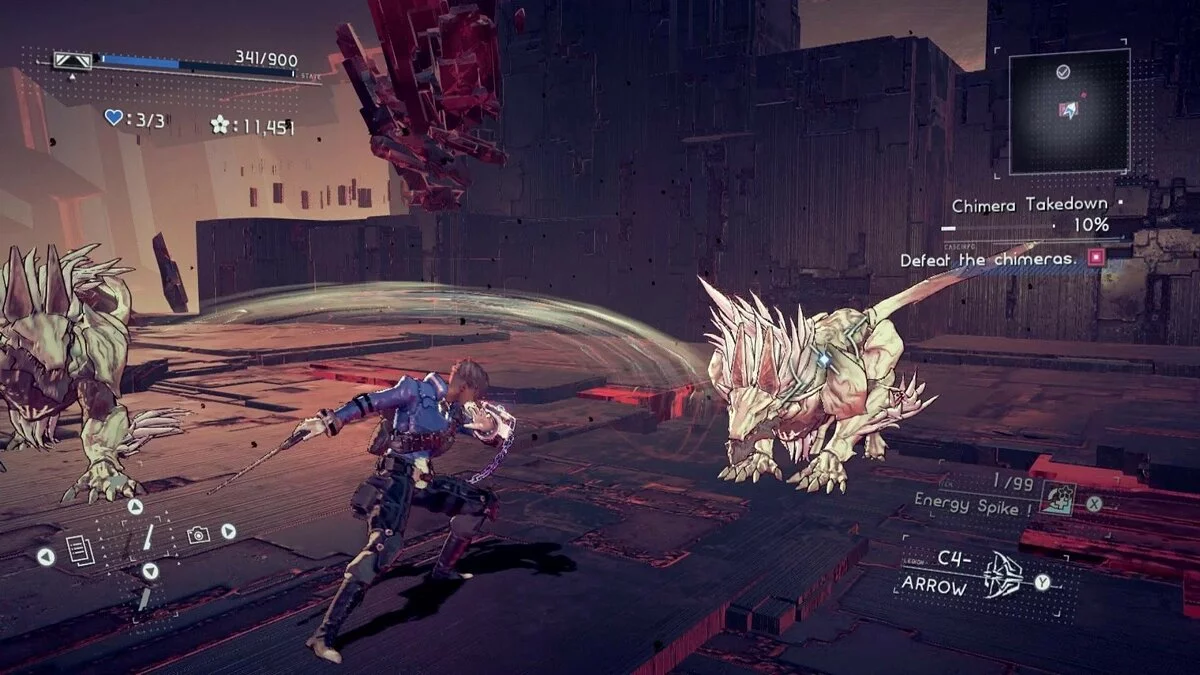
Task: Open the minimap in the corner
Action: point(1068,110)
